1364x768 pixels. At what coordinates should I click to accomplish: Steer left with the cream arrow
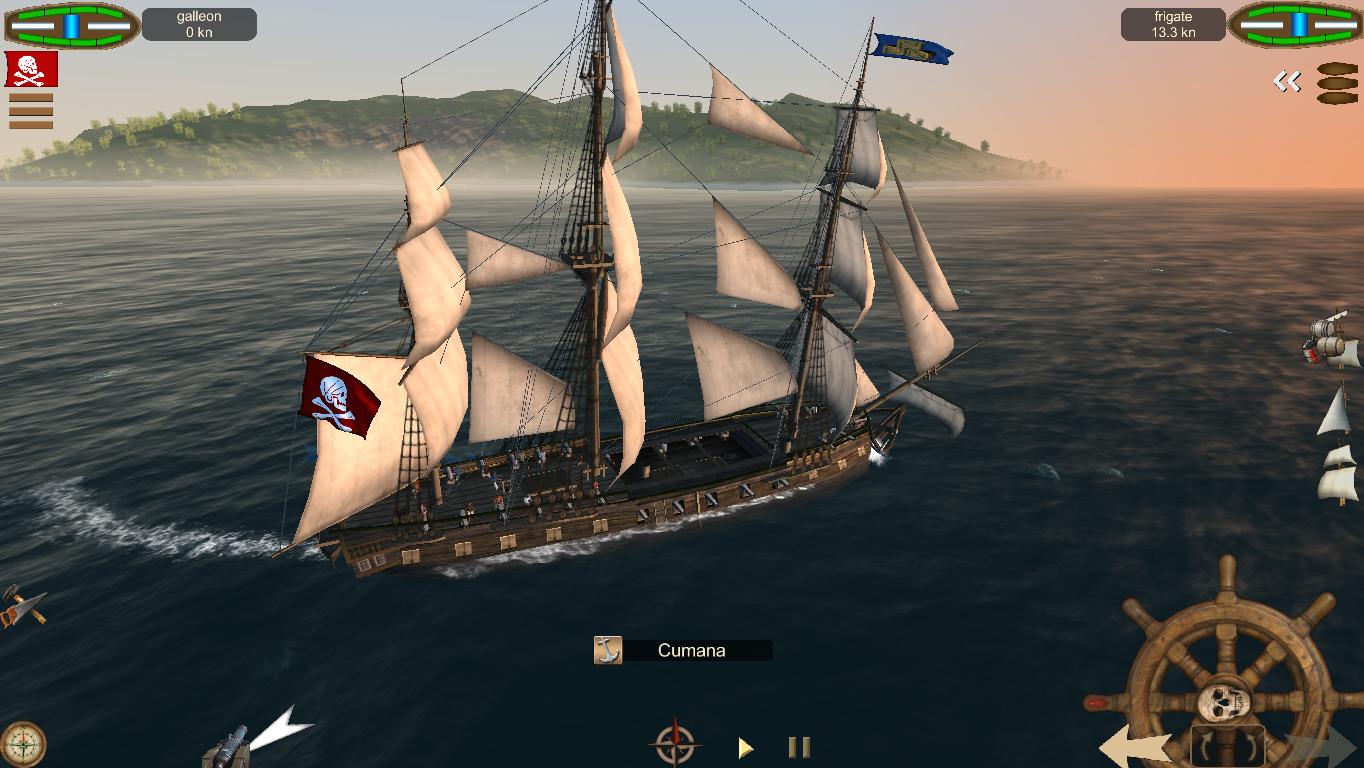pos(1136,747)
